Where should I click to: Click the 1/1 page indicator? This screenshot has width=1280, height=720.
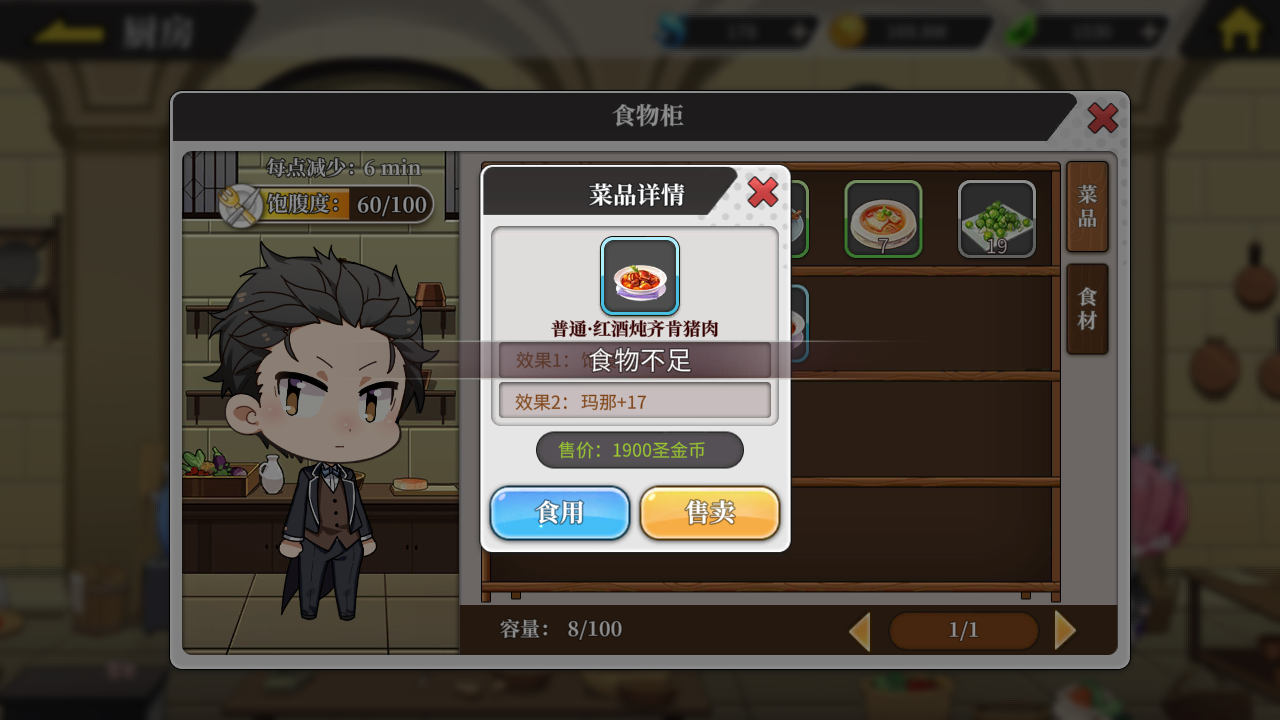pyautogui.click(x=962, y=630)
